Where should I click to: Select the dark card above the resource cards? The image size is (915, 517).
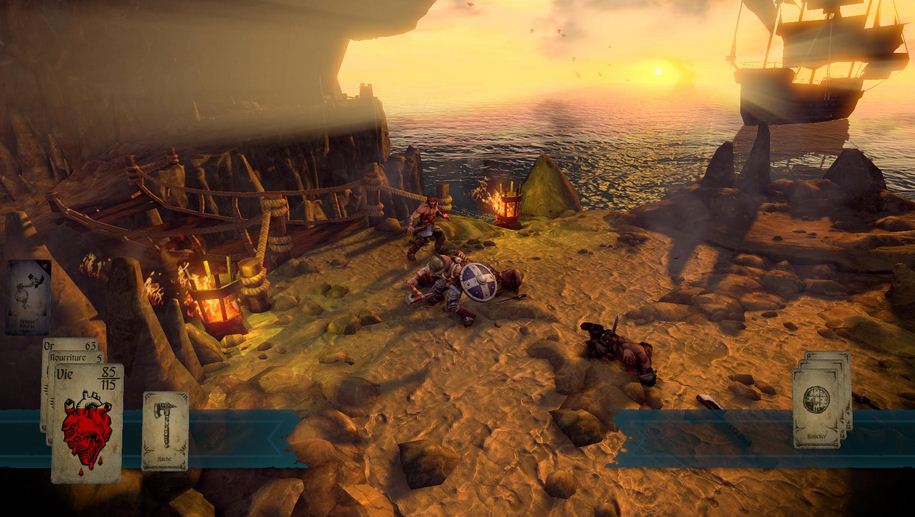(x=28, y=296)
